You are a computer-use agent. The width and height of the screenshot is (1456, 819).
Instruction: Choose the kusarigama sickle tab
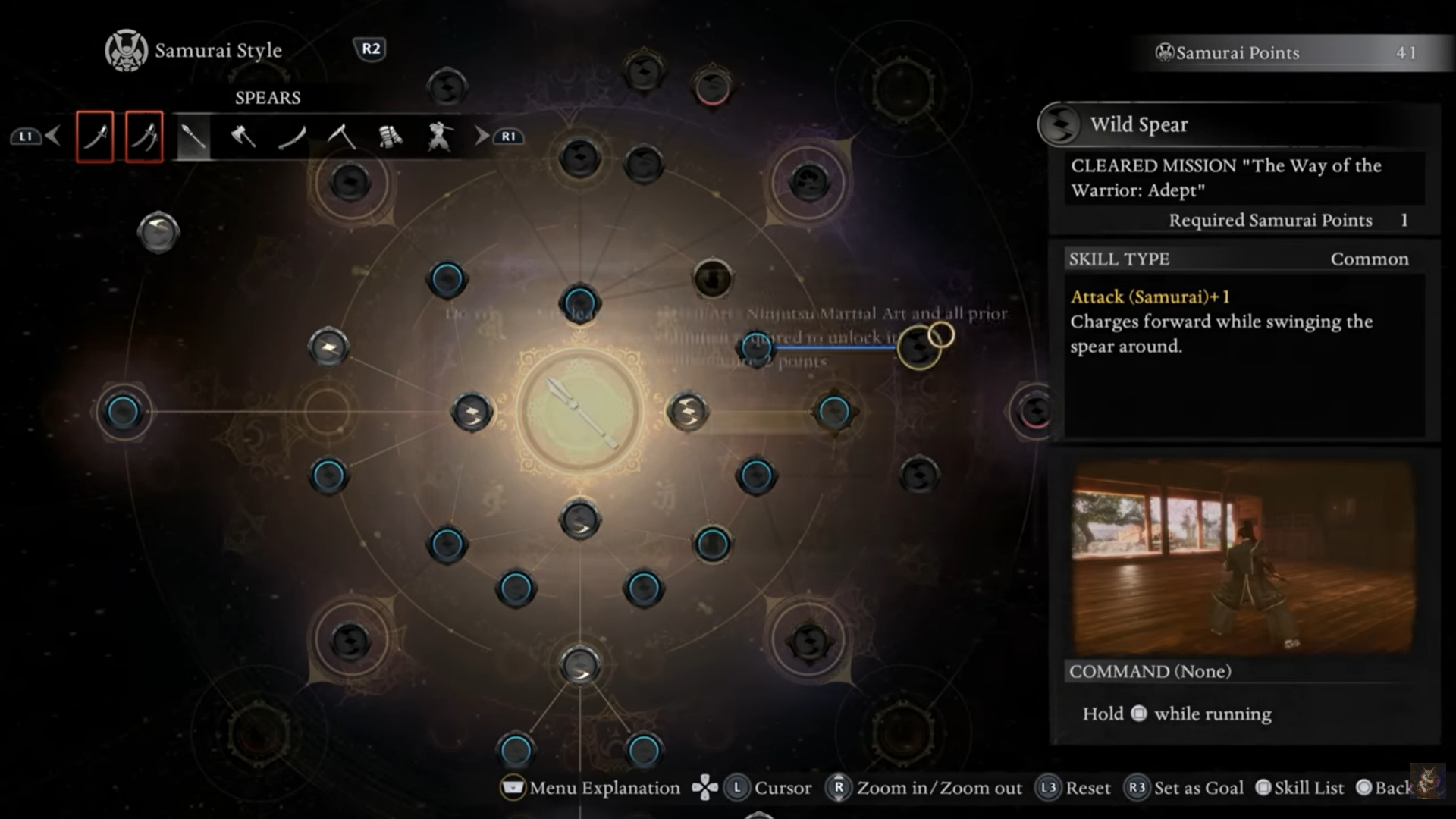pyautogui.click(x=341, y=136)
